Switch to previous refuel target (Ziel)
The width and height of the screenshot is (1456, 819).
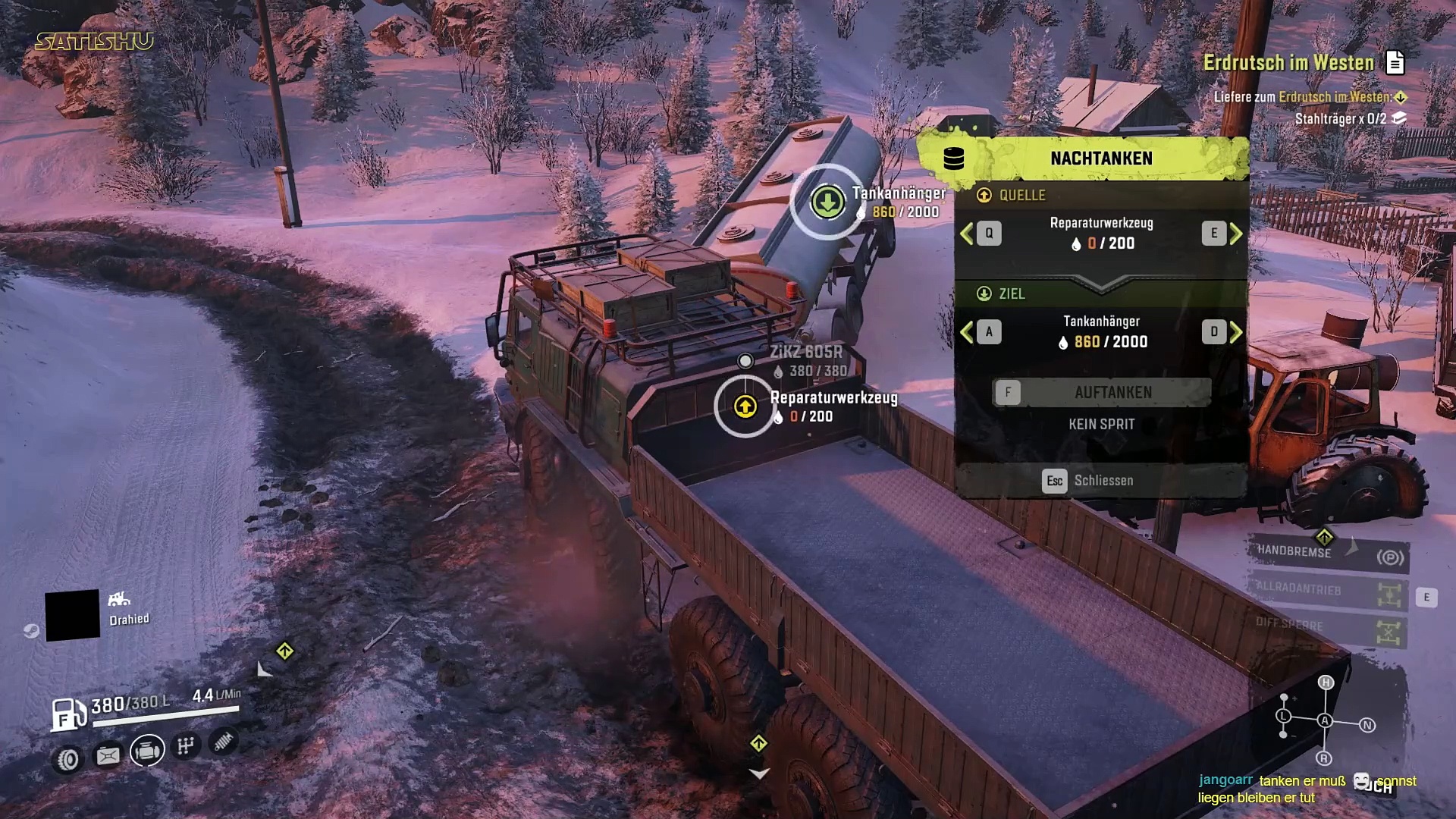tap(967, 332)
